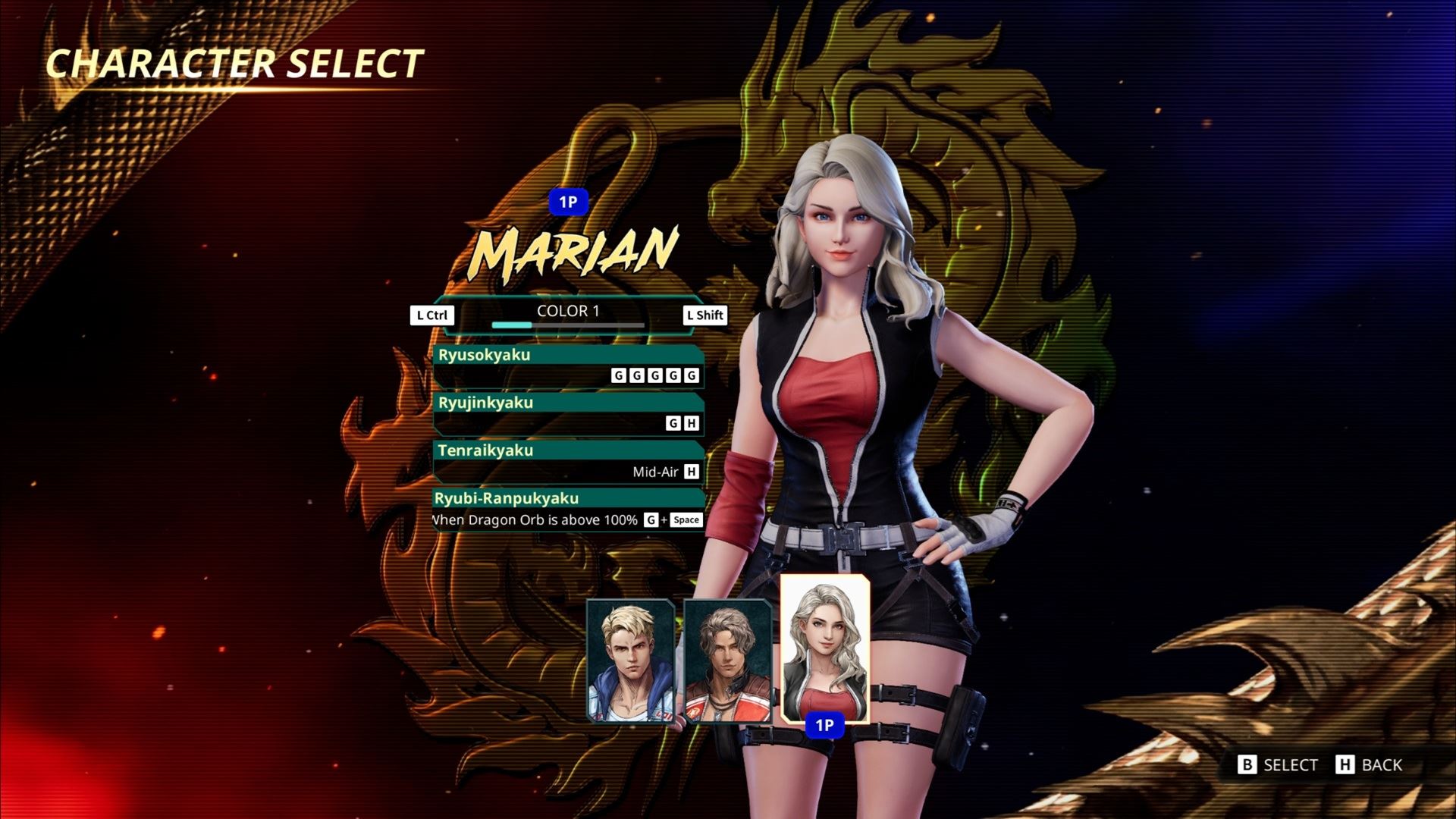The height and width of the screenshot is (819, 1456).
Task: Pick Marian's highlighted character portrait
Action: click(824, 648)
